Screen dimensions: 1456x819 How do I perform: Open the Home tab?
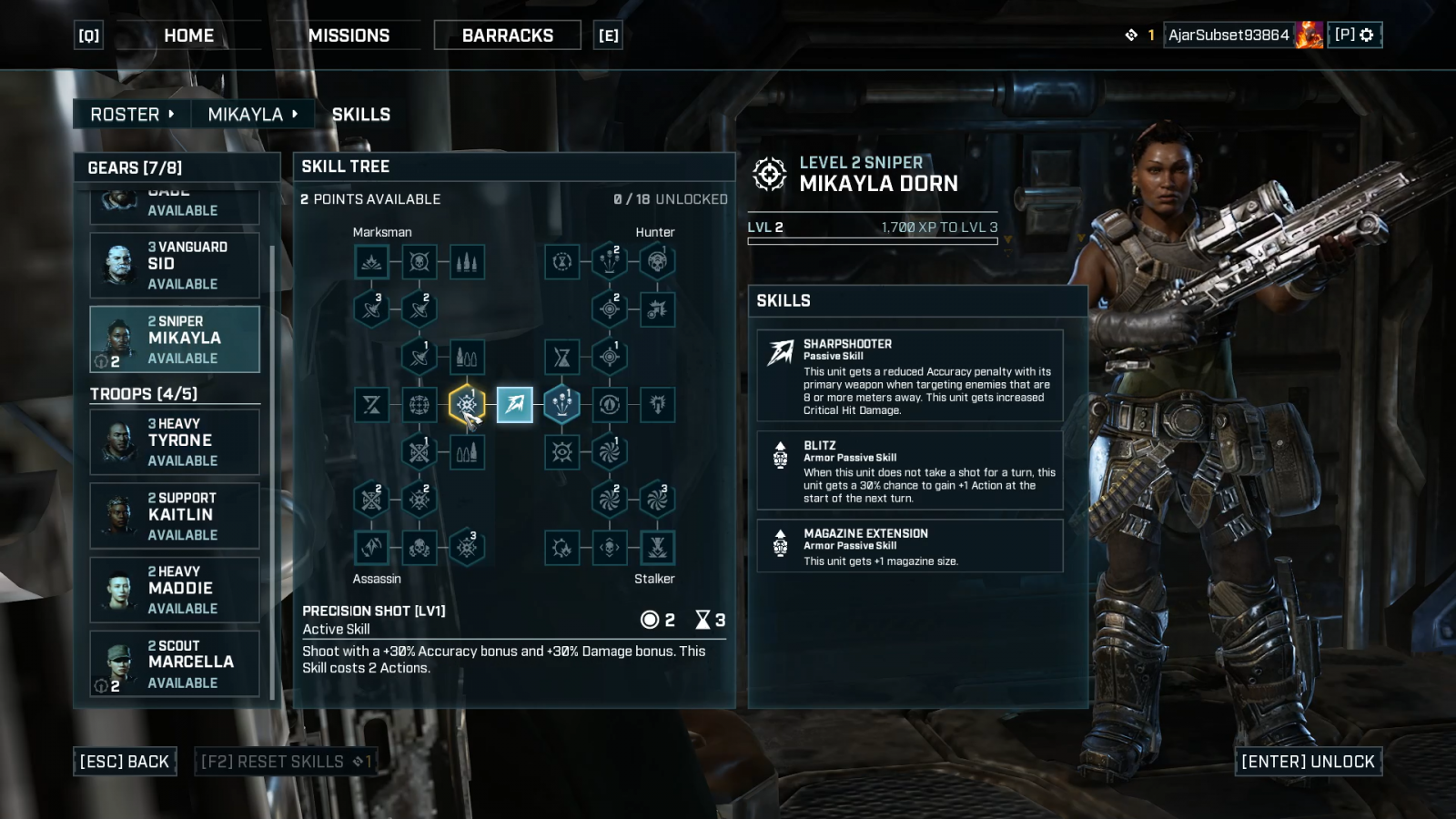(x=188, y=35)
